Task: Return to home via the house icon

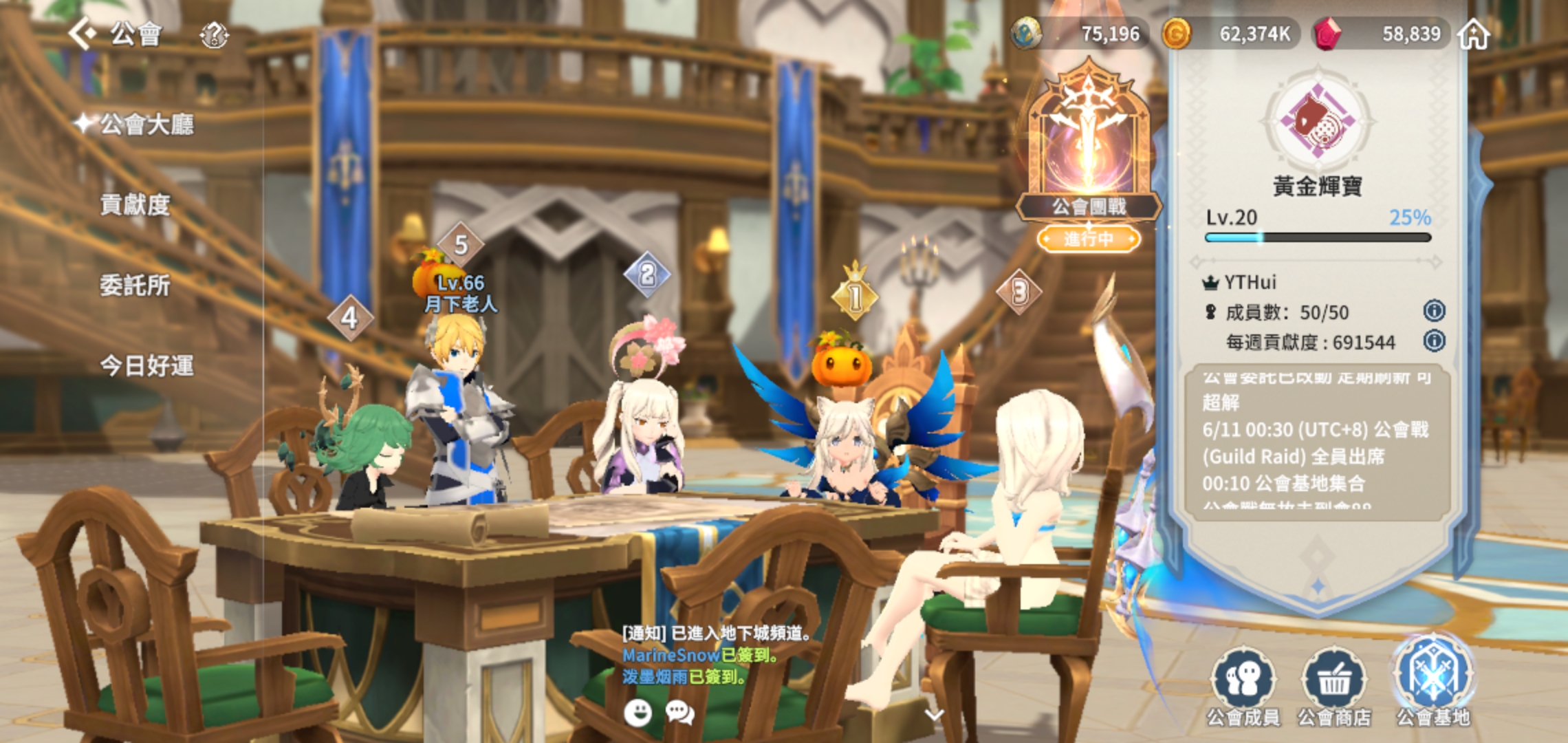Action: click(x=1474, y=34)
